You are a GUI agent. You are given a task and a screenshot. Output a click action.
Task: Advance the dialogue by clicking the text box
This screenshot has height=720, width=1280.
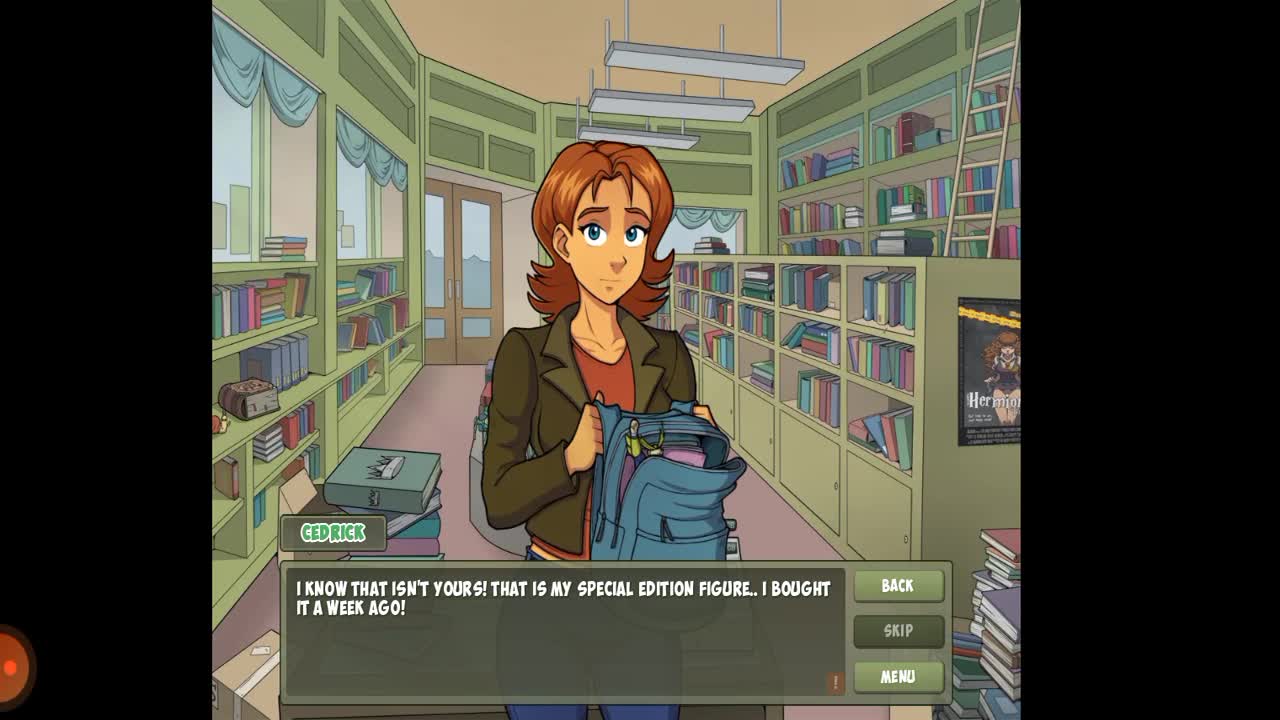[x=565, y=635]
